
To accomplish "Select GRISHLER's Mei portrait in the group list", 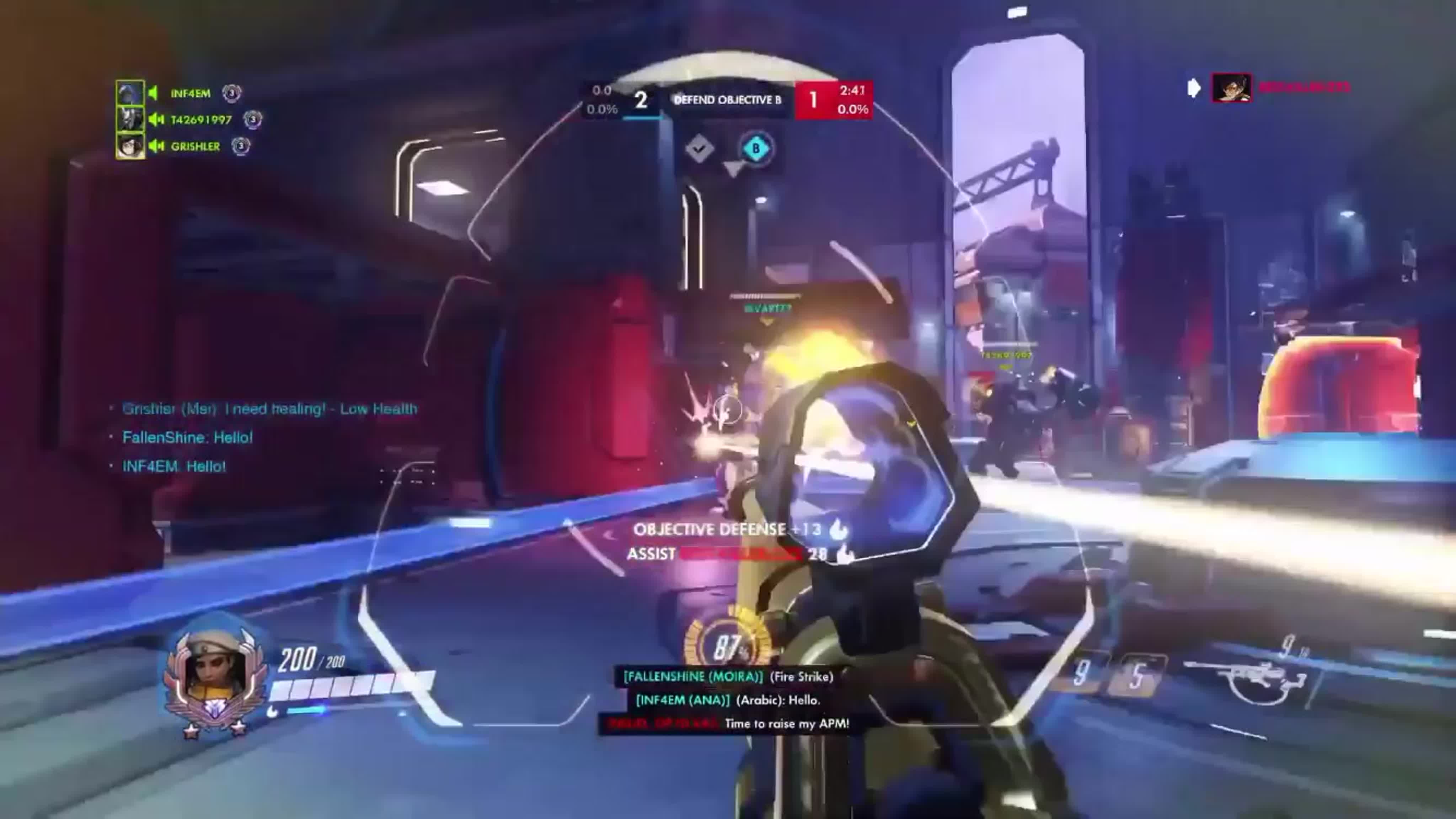I will pos(130,147).
